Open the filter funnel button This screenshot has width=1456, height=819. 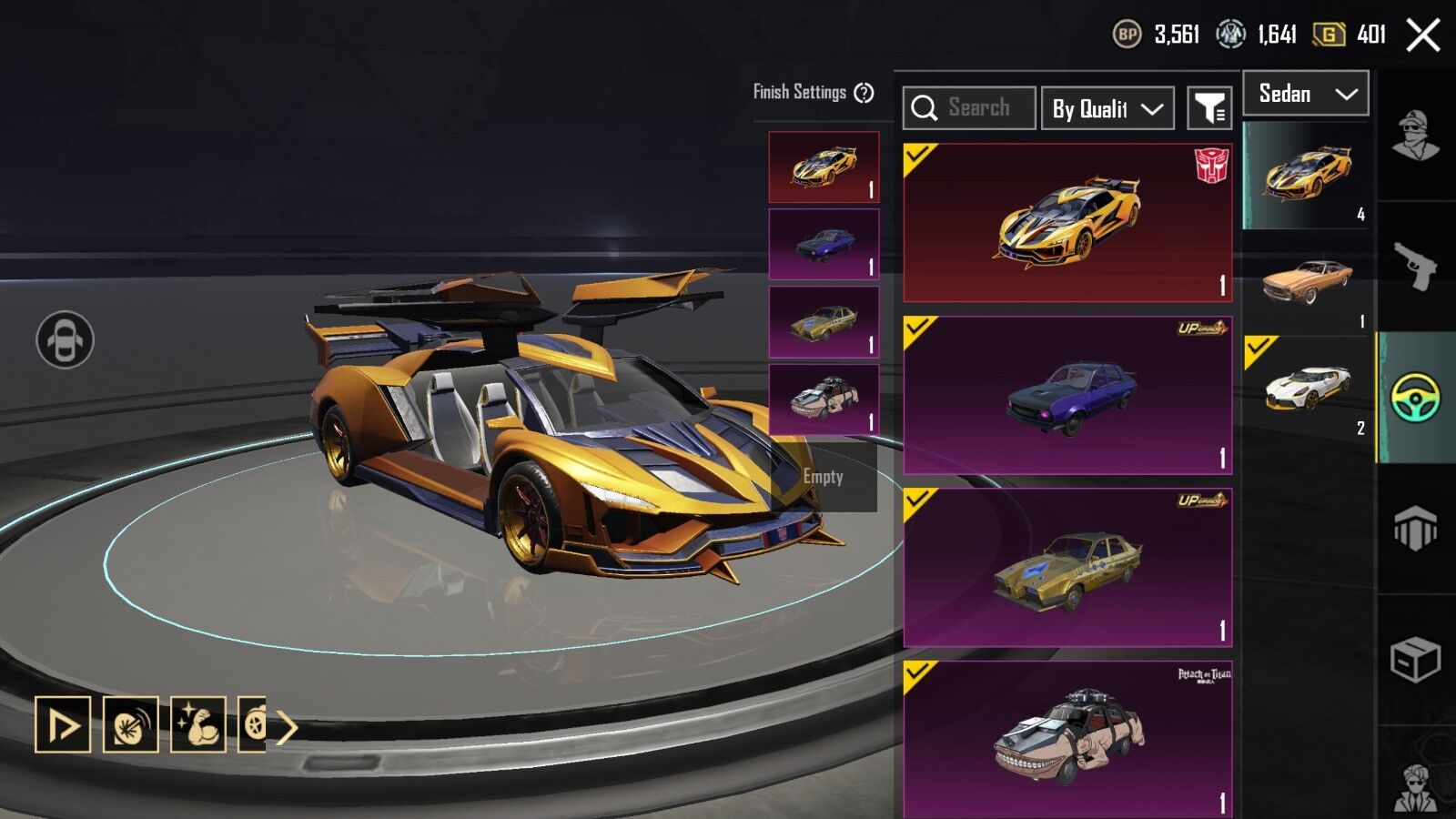tap(1209, 109)
